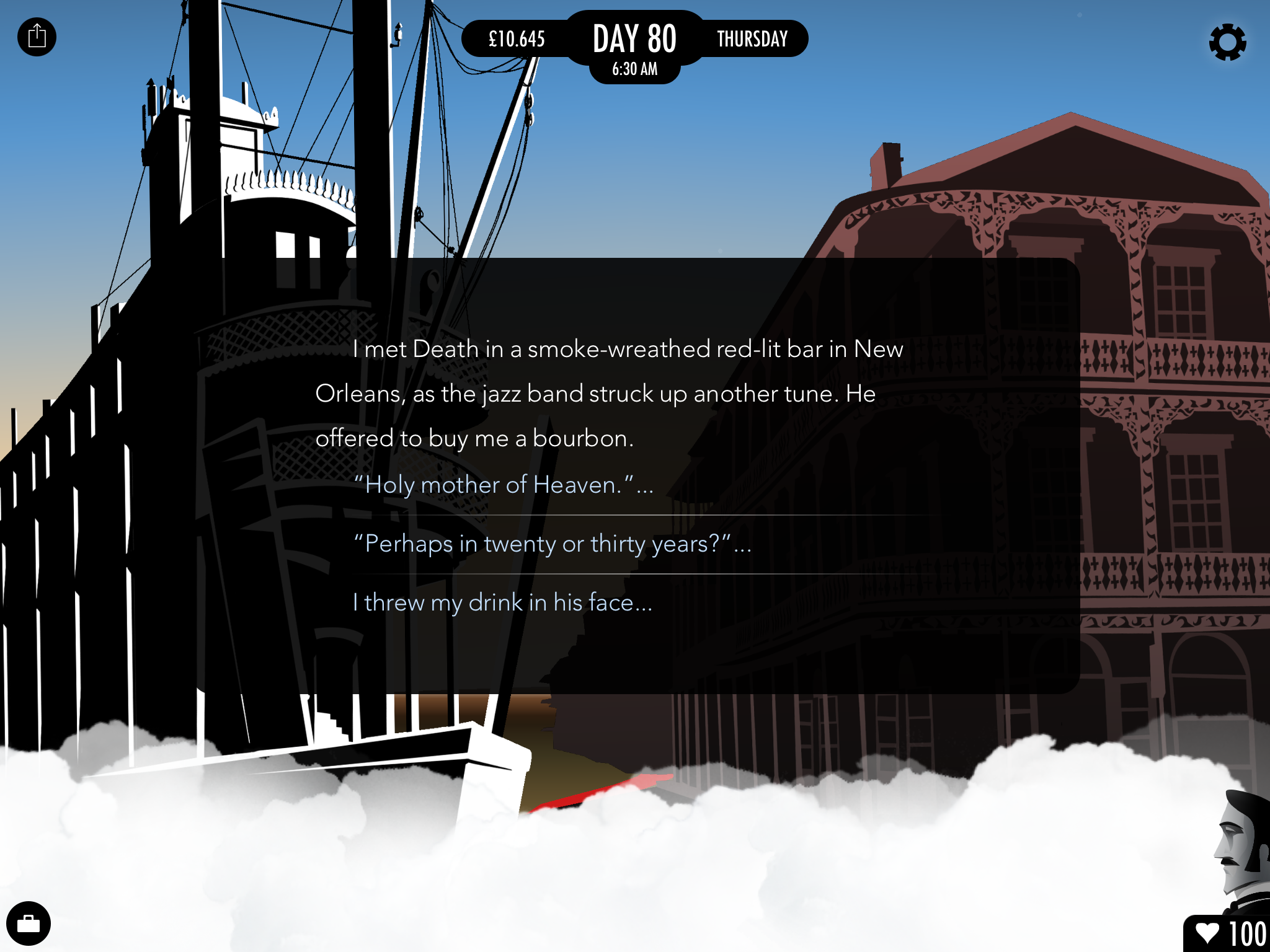
Task: Tap the share icon button
Action: click(37, 37)
